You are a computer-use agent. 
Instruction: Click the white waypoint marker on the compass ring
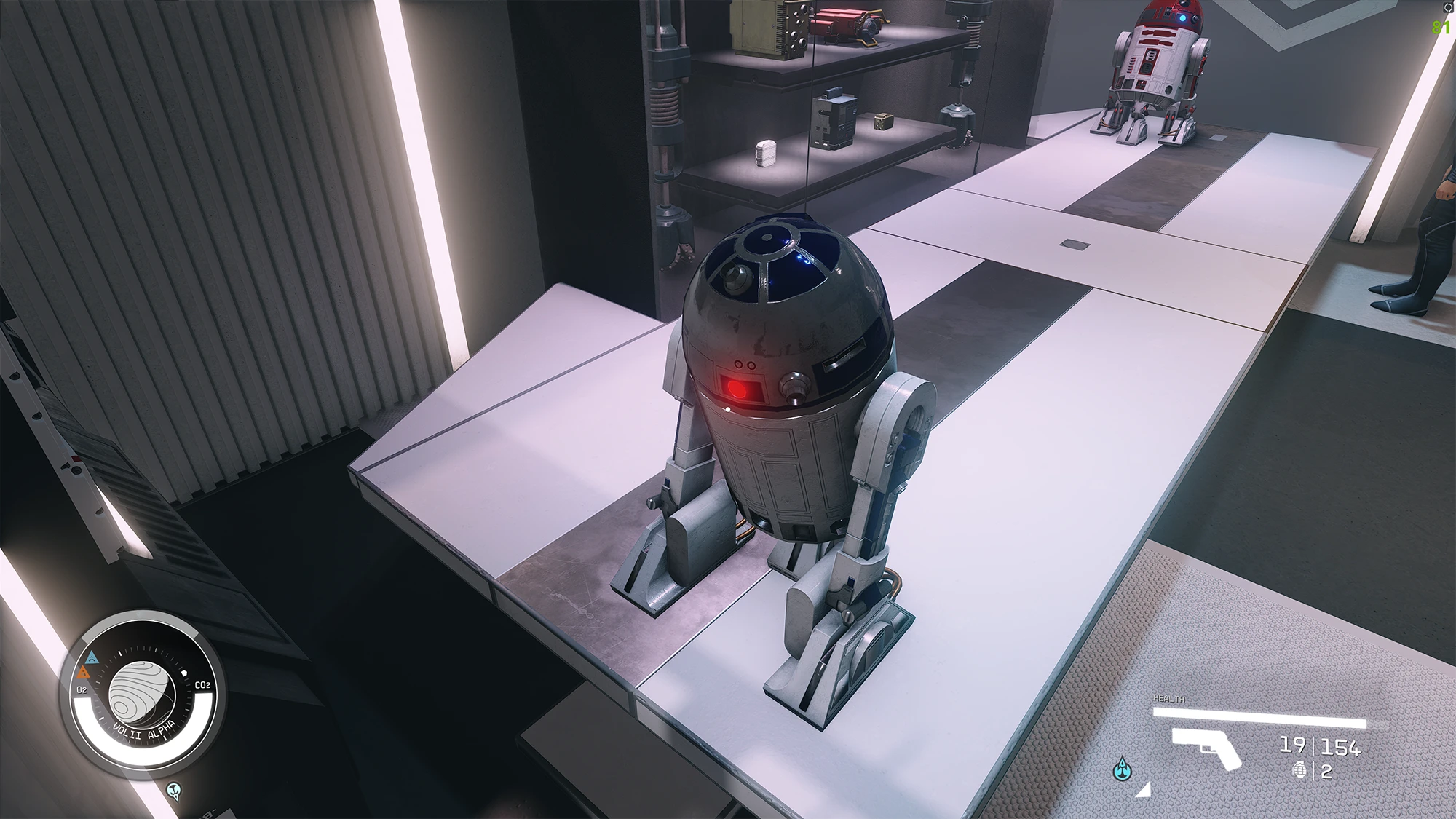(183, 673)
